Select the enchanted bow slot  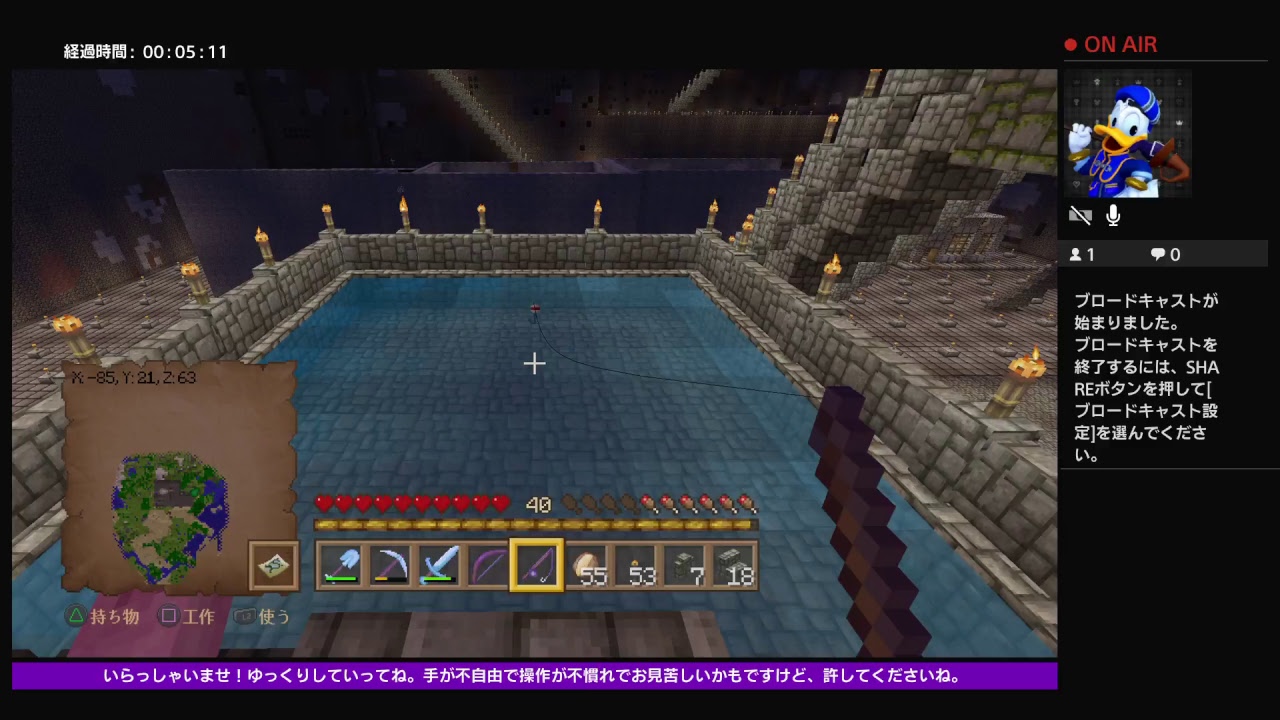click(487, 566)
